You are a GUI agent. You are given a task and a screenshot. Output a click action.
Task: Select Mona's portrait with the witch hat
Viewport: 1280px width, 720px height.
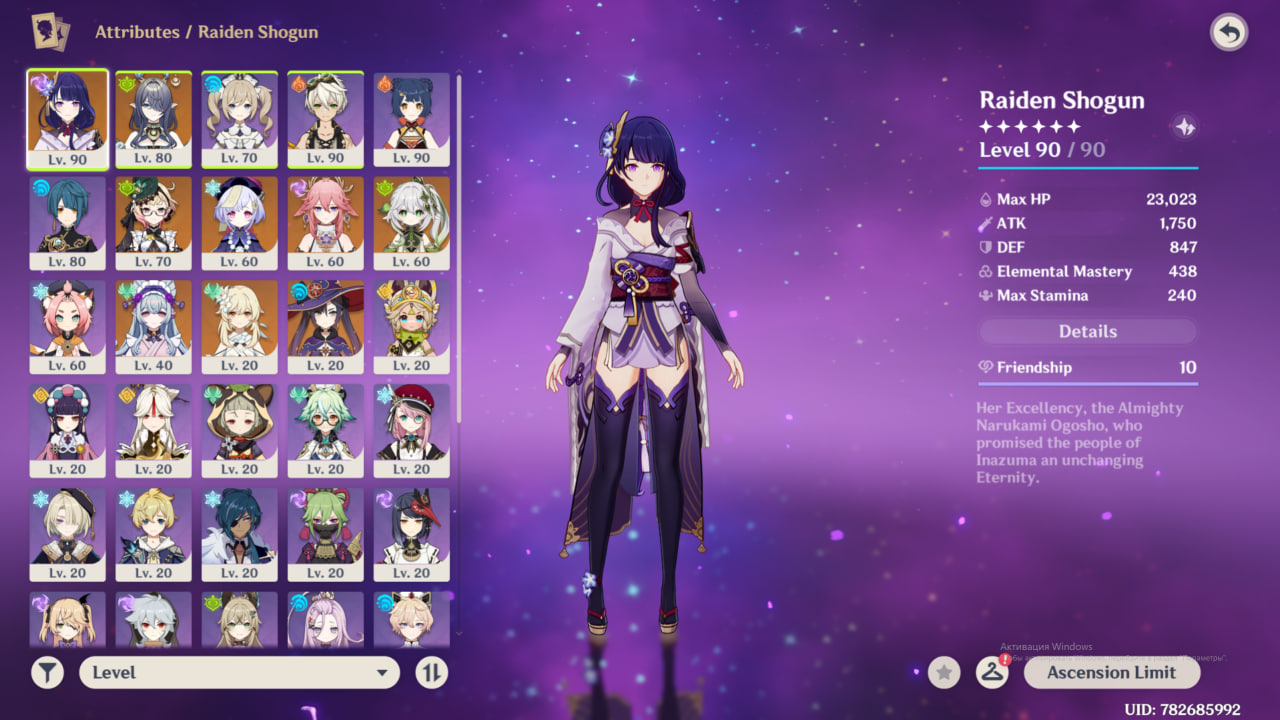(325, 327)
